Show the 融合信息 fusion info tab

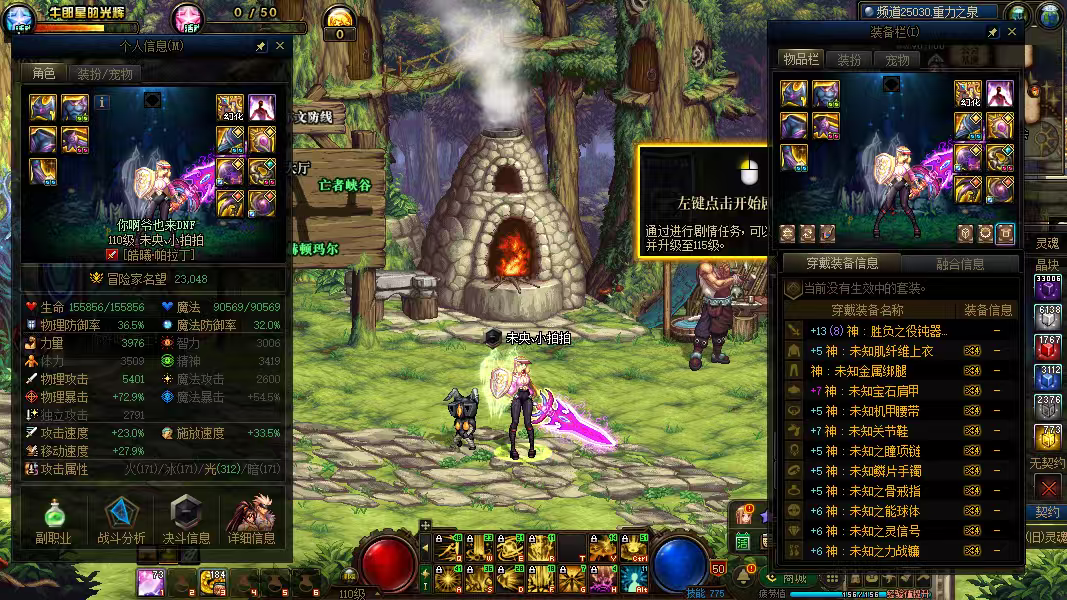click(x=960, y=264)
